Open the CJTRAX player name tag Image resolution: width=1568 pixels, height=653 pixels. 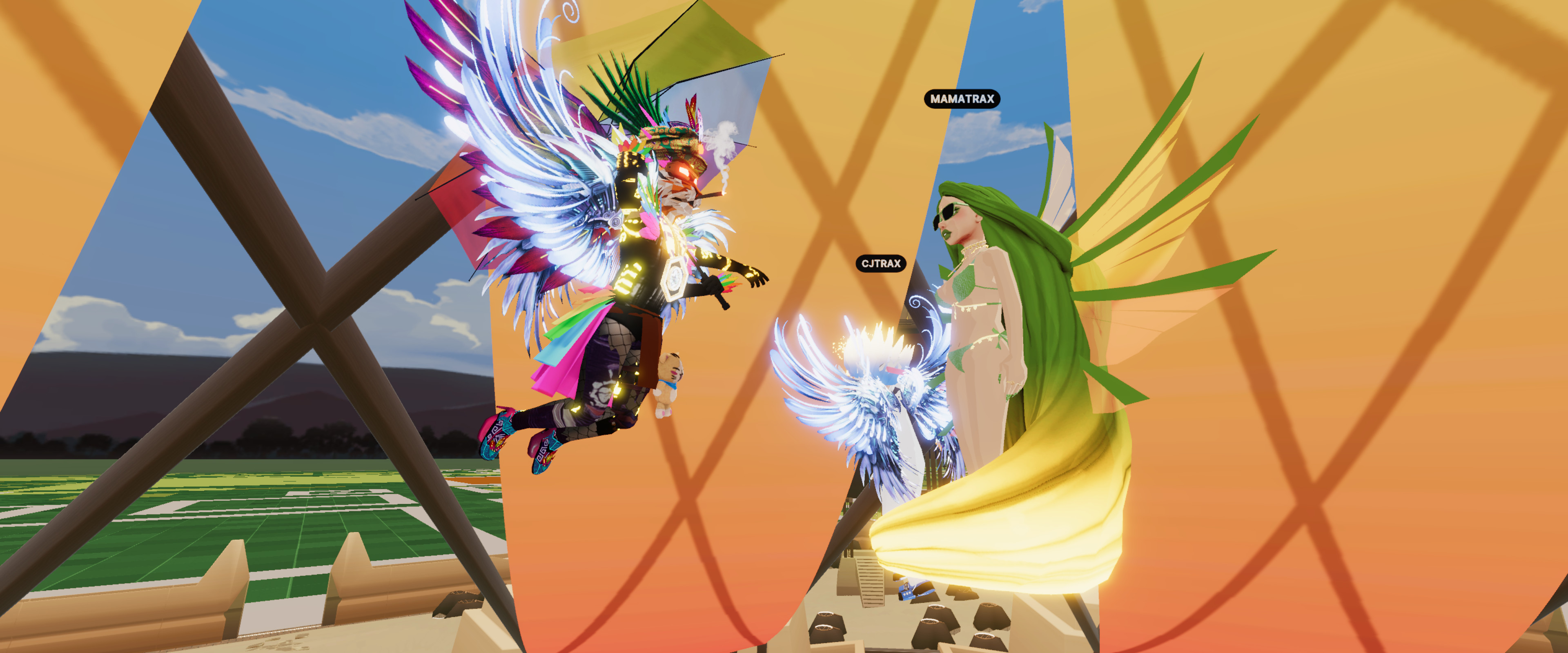[881, 264]
